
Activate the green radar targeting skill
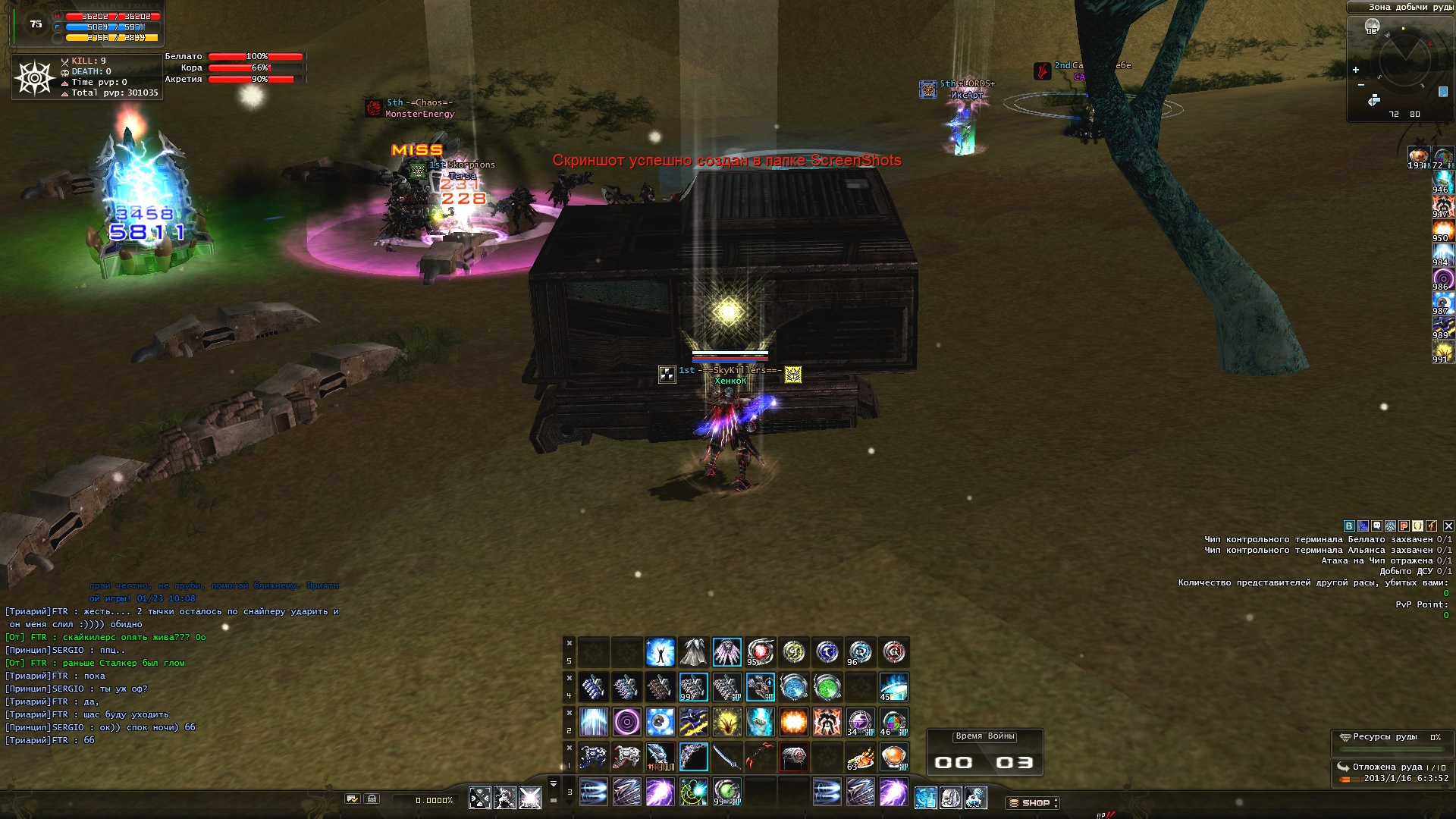click(x=693, y=793)
